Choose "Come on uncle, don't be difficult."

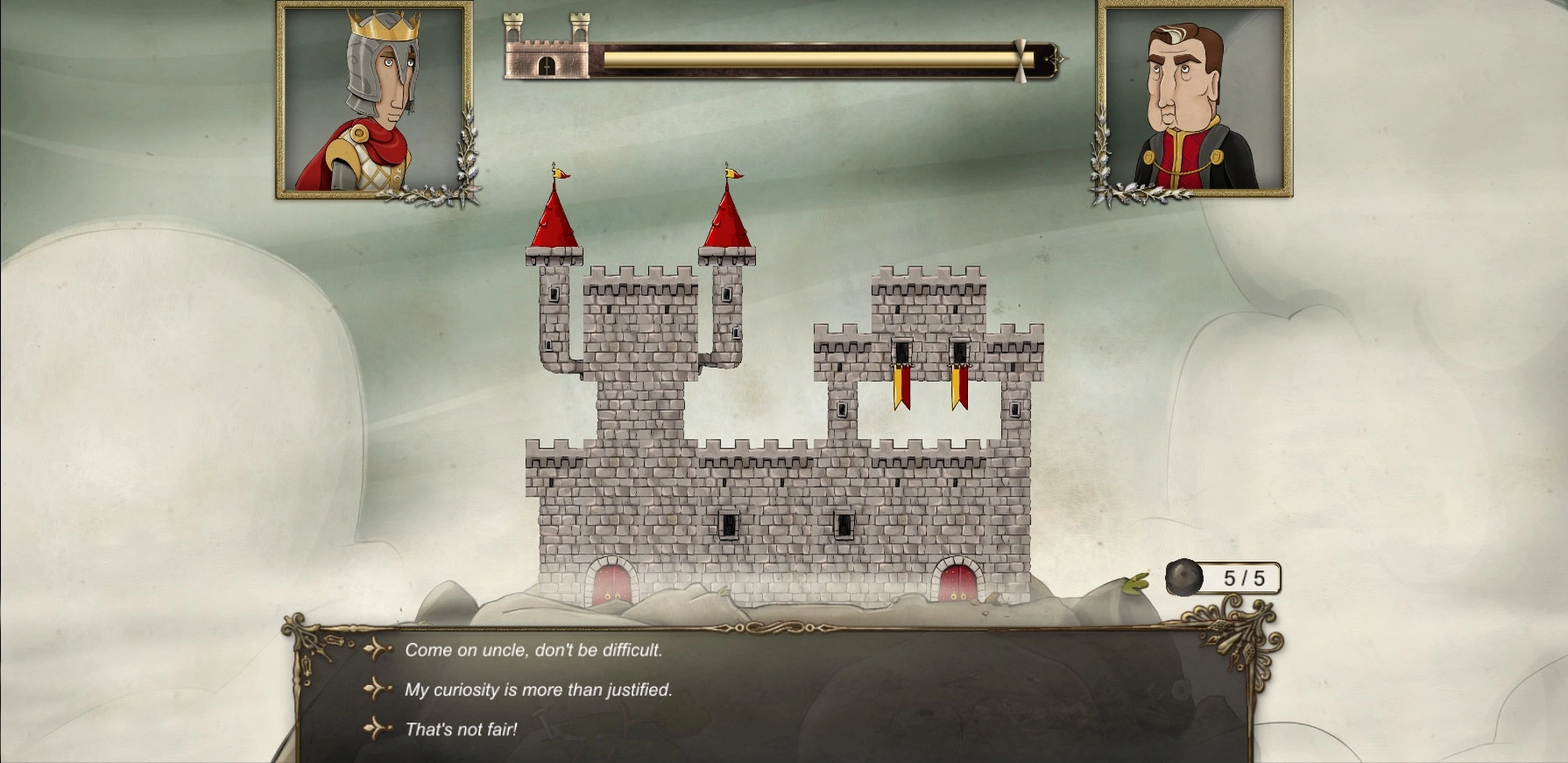(533, 650)
